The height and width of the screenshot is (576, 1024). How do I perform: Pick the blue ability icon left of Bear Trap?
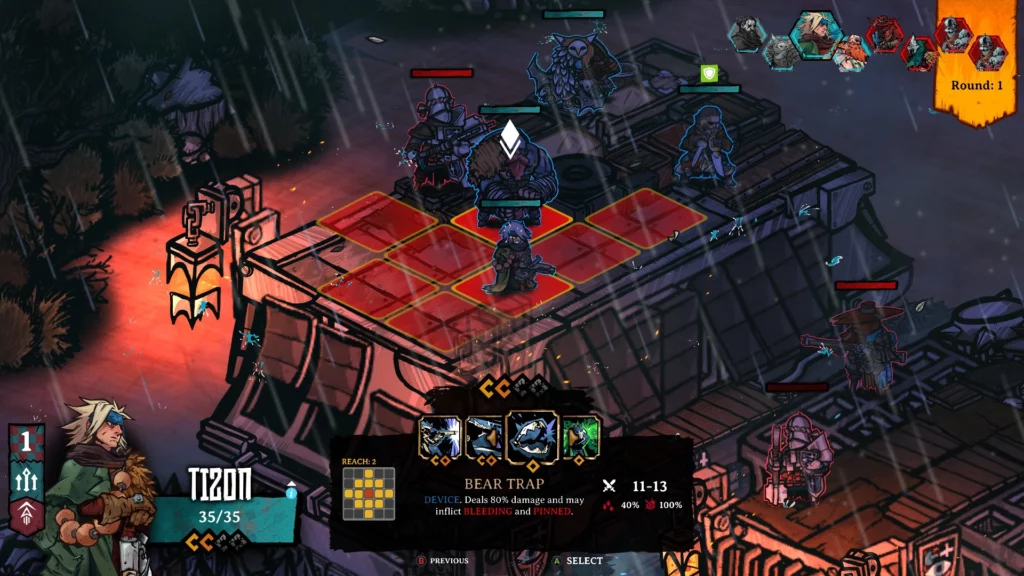(485, 438)
